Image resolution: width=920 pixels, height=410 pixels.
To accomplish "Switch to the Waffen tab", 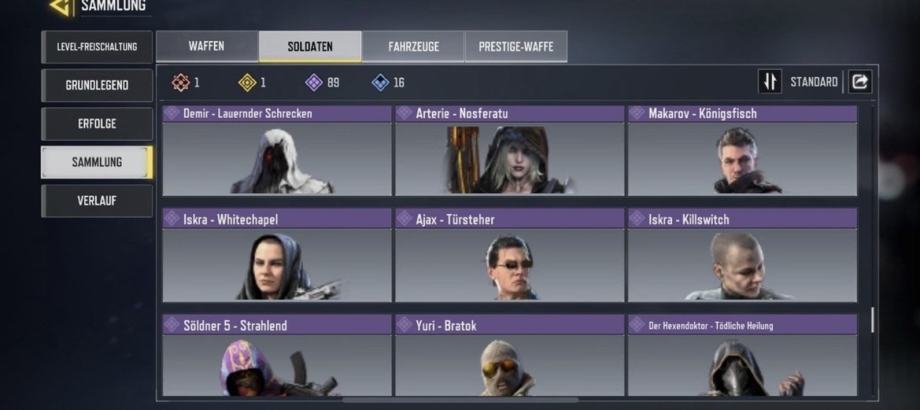I will coord(207,46).
